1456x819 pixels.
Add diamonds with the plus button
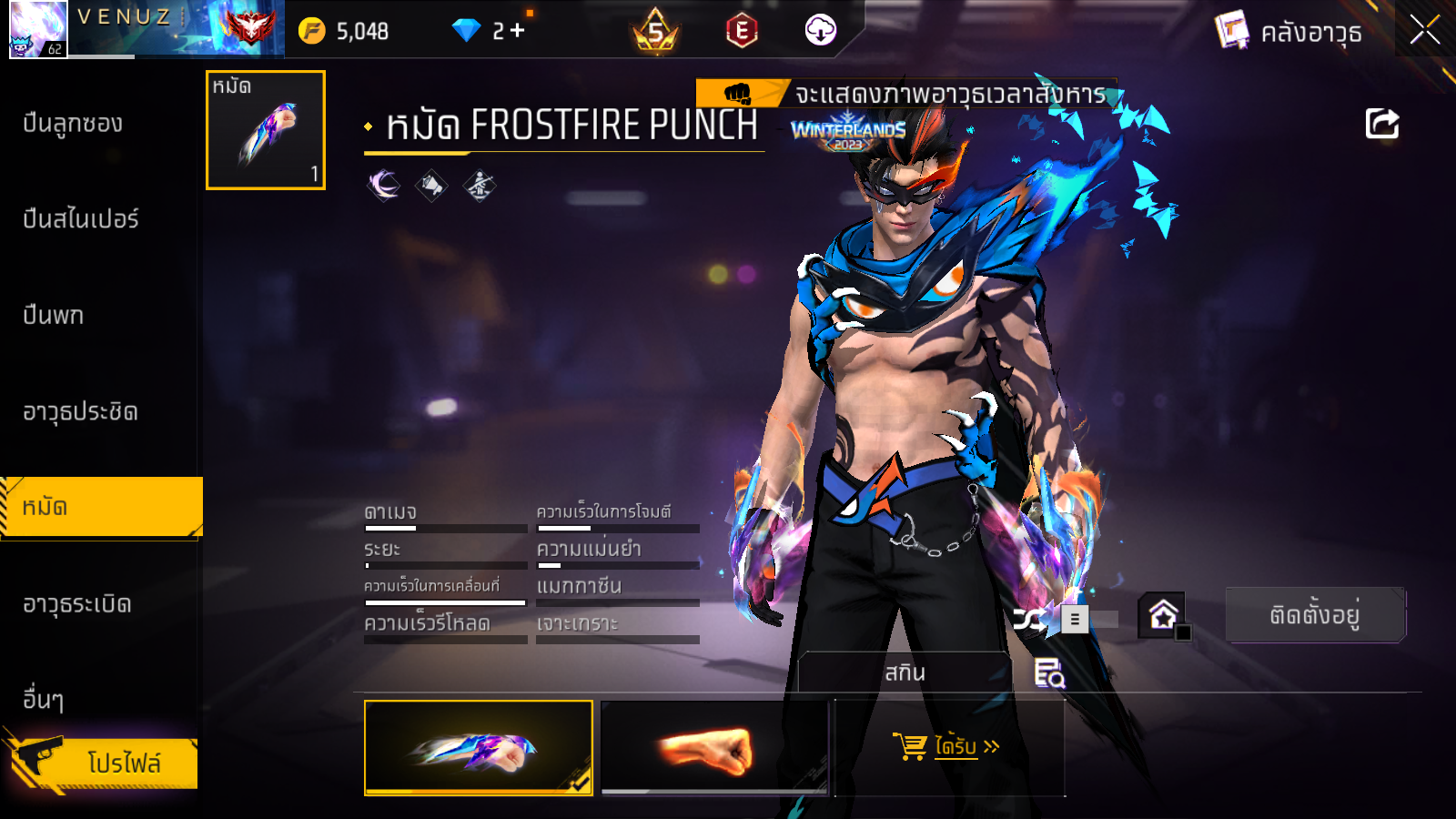point(518,31)
